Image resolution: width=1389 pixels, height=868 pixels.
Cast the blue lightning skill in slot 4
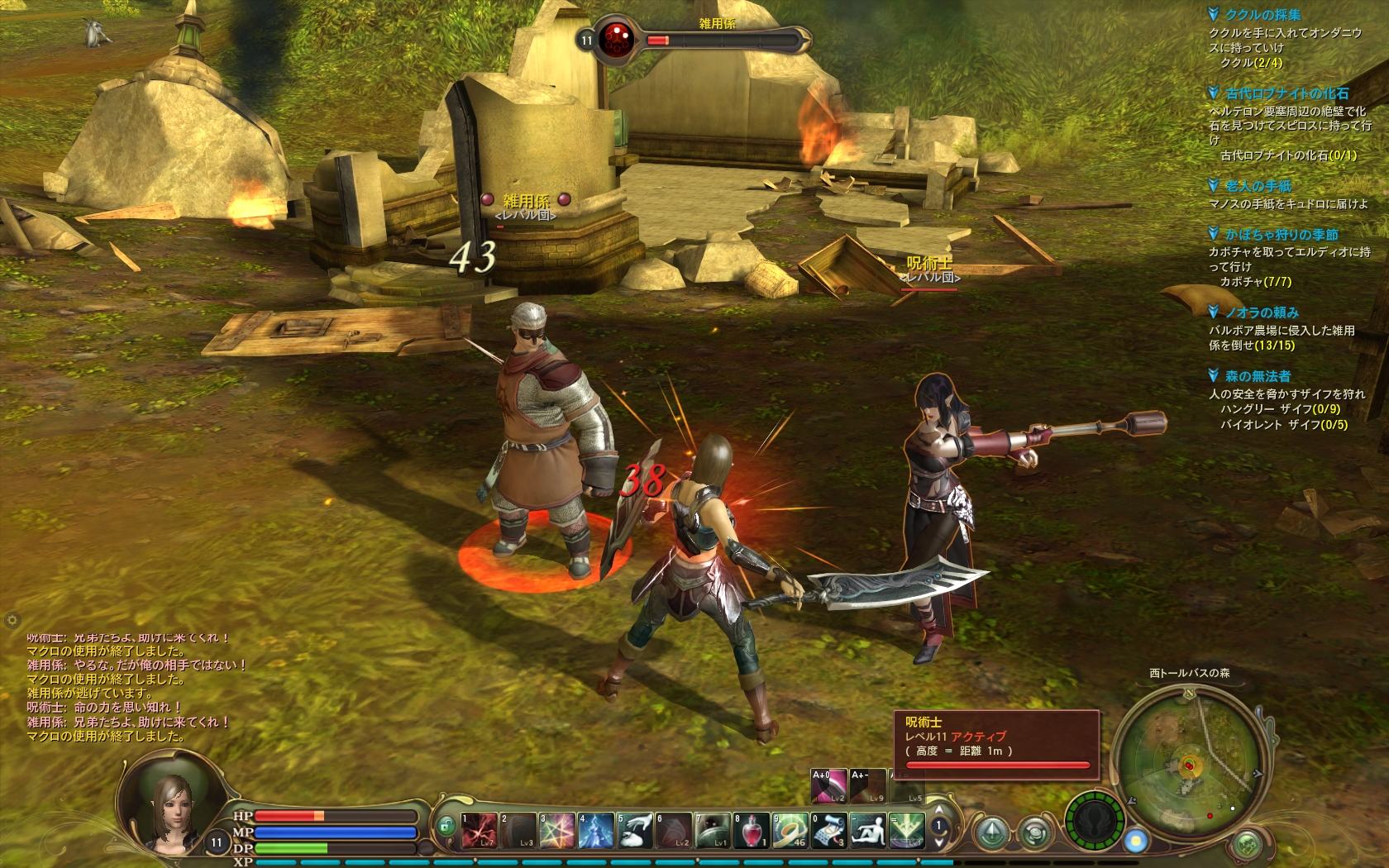[x=596, y=830]
